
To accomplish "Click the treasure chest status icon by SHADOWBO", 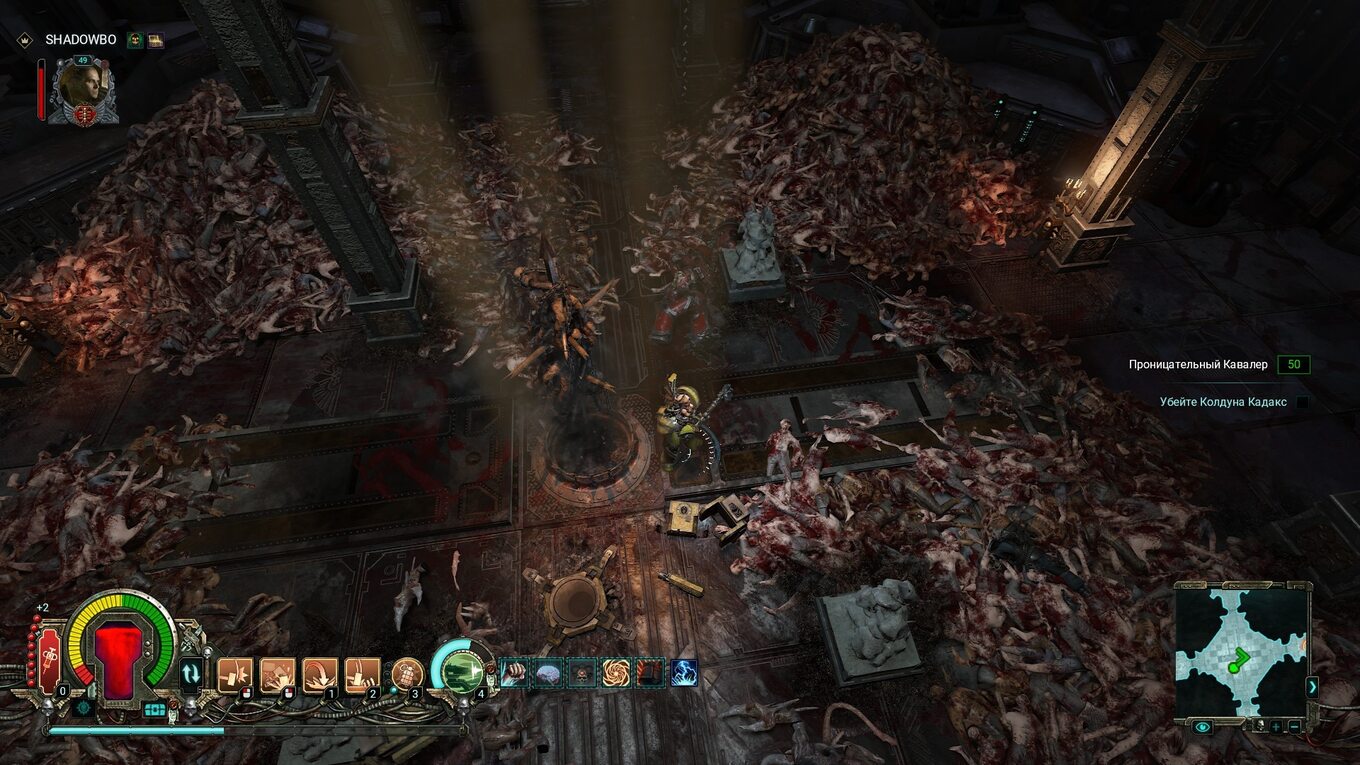I will point(155,40).
